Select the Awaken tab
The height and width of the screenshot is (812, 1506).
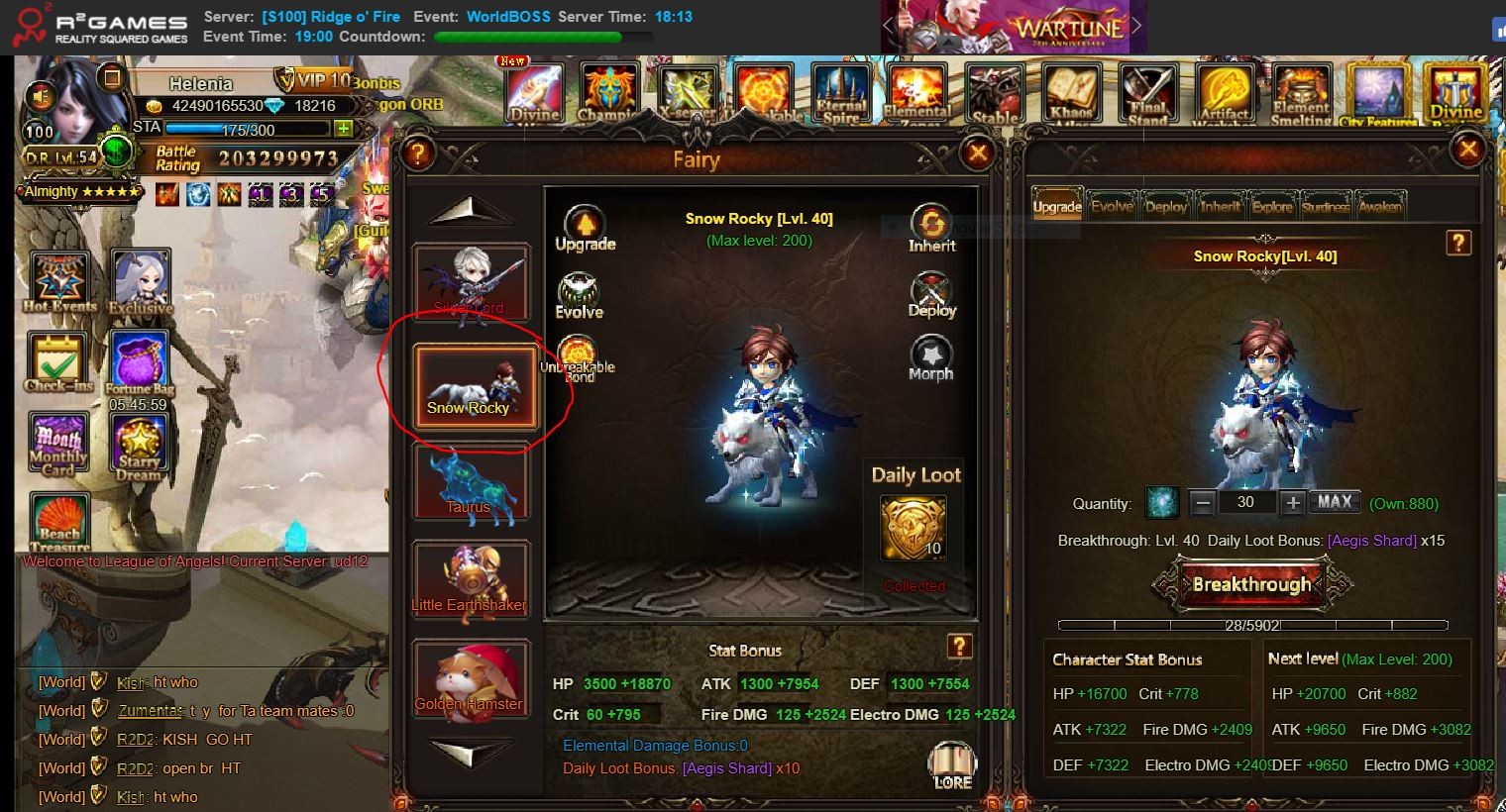pyautogui.click(x=1379, y=206)
